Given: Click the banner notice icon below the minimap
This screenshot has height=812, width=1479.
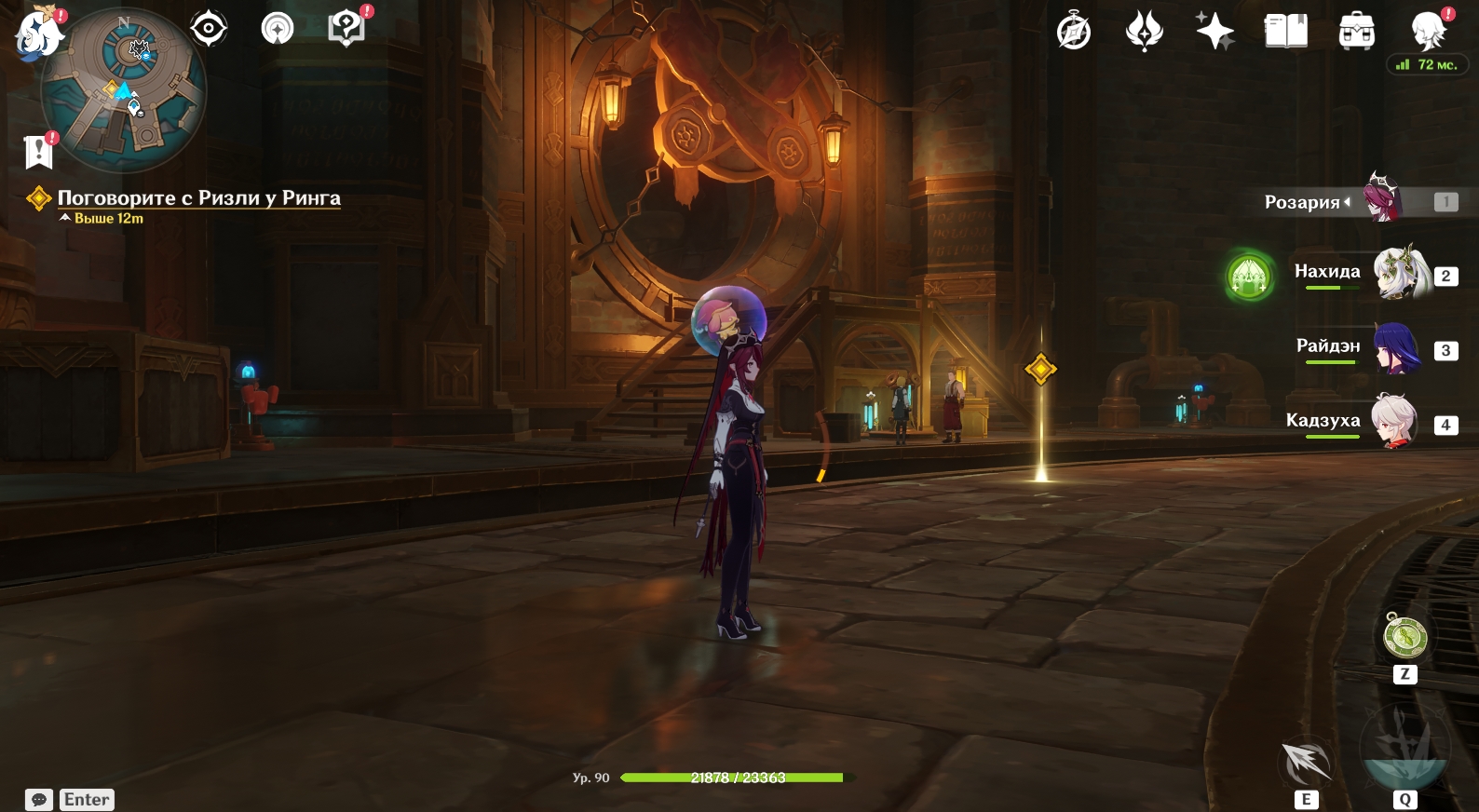Looking at the screenshot, I should point(39,151).
